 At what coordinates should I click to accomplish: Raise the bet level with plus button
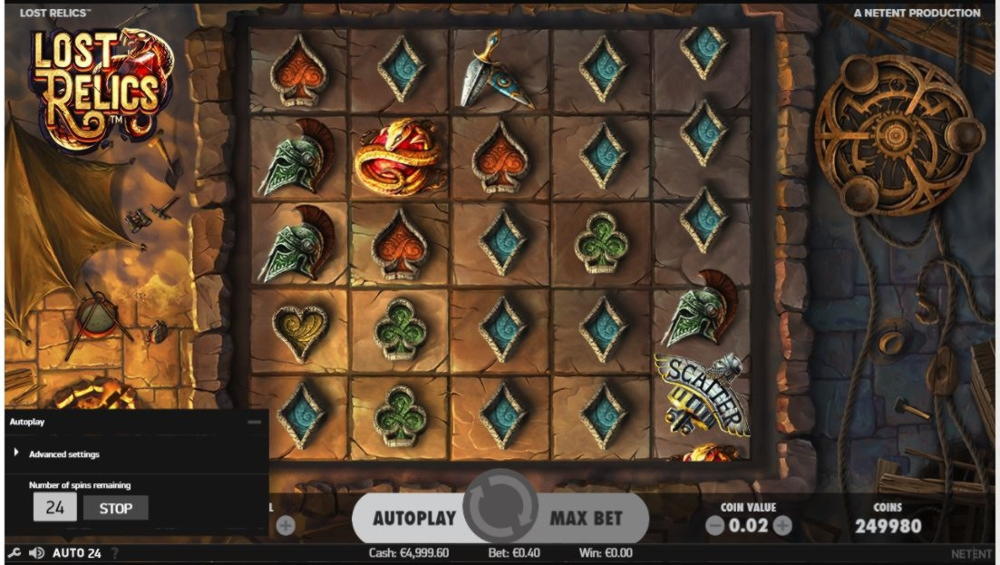[285, 525]
